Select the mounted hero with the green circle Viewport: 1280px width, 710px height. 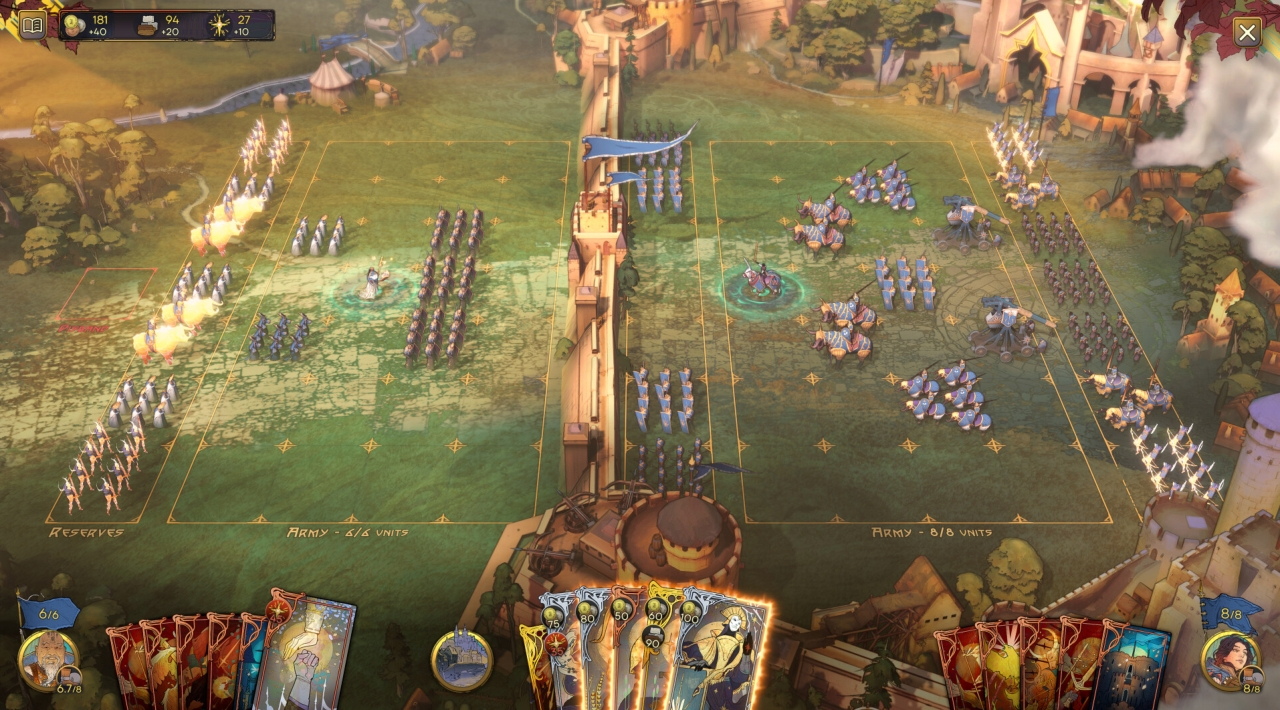click(x=762, y=282)
